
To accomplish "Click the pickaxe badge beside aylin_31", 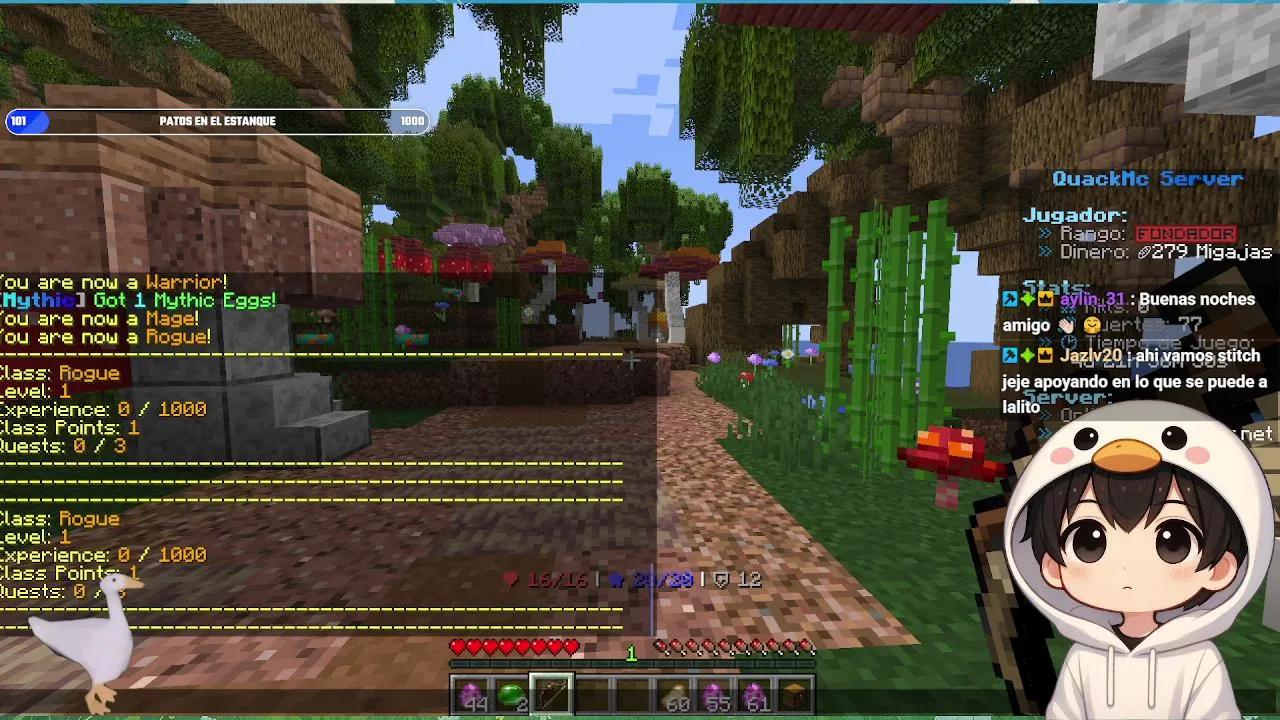I will tap(1008, 300).
